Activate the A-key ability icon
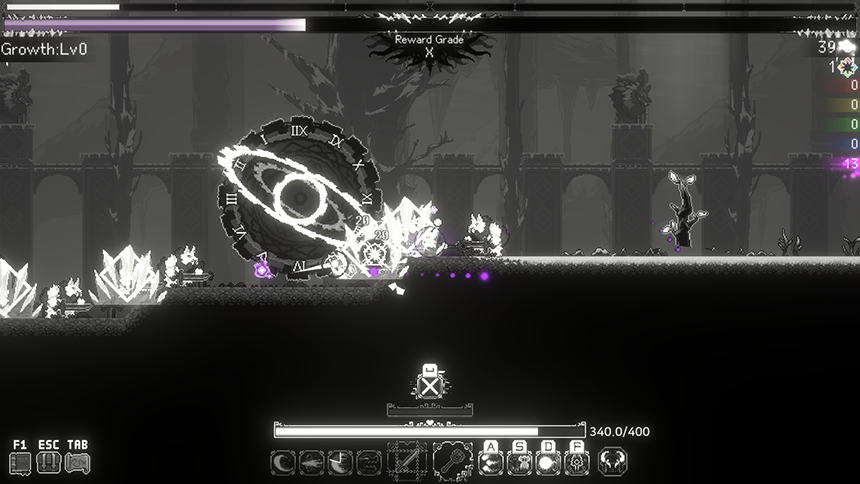 (x=491, y=463)
